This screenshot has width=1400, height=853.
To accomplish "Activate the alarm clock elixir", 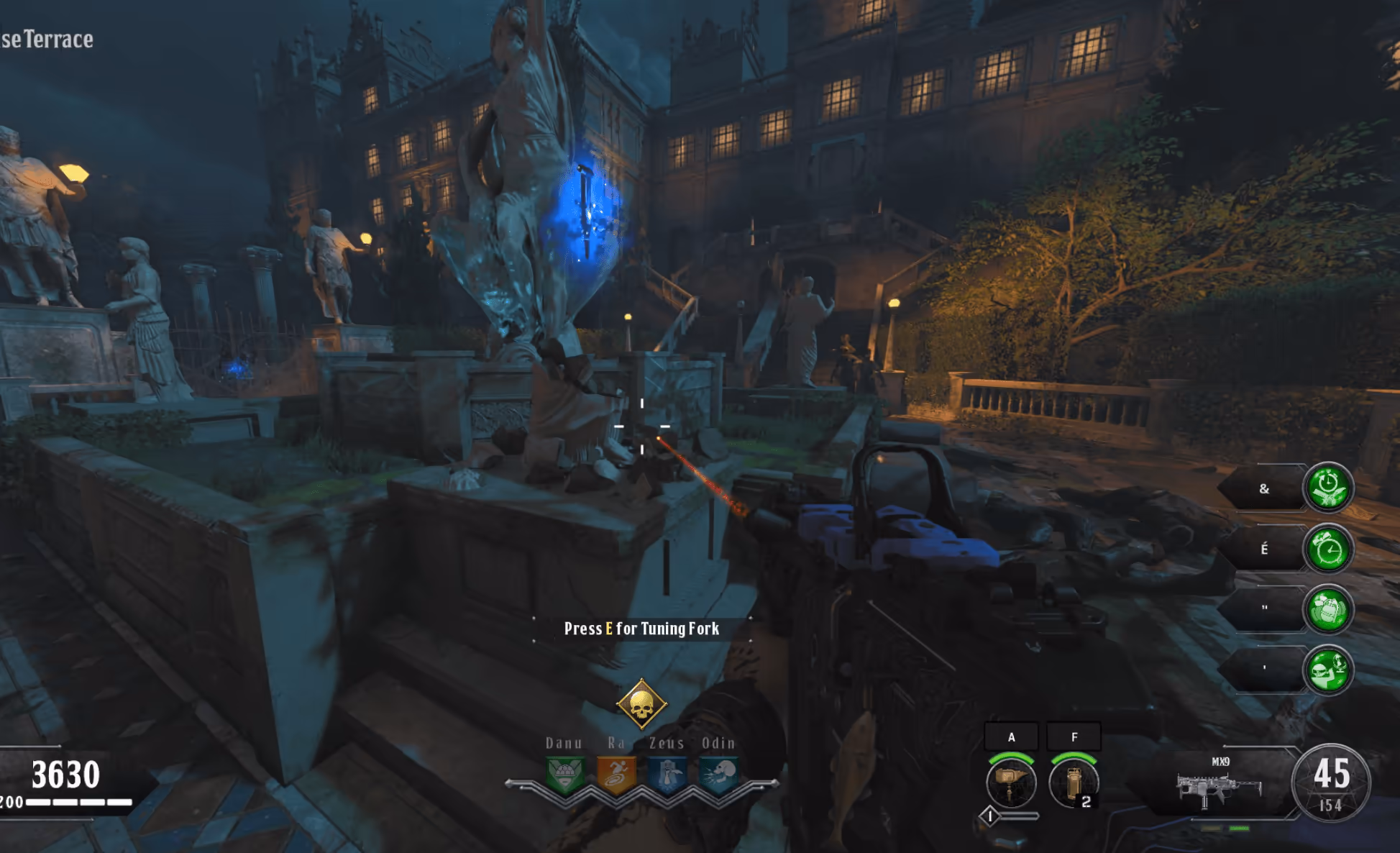I will coord(1328,549).
